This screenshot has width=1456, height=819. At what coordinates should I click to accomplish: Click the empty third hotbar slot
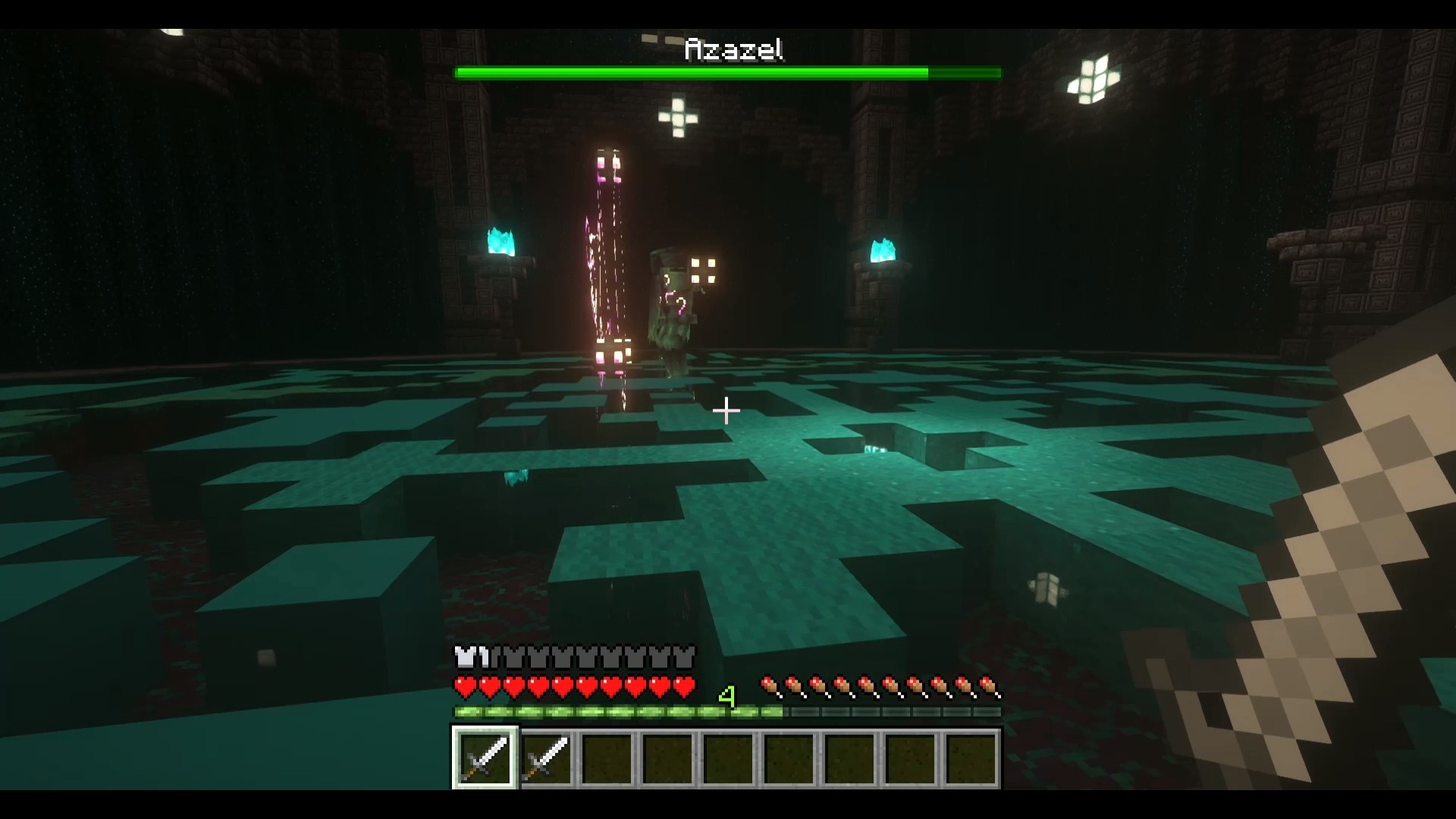609,760
